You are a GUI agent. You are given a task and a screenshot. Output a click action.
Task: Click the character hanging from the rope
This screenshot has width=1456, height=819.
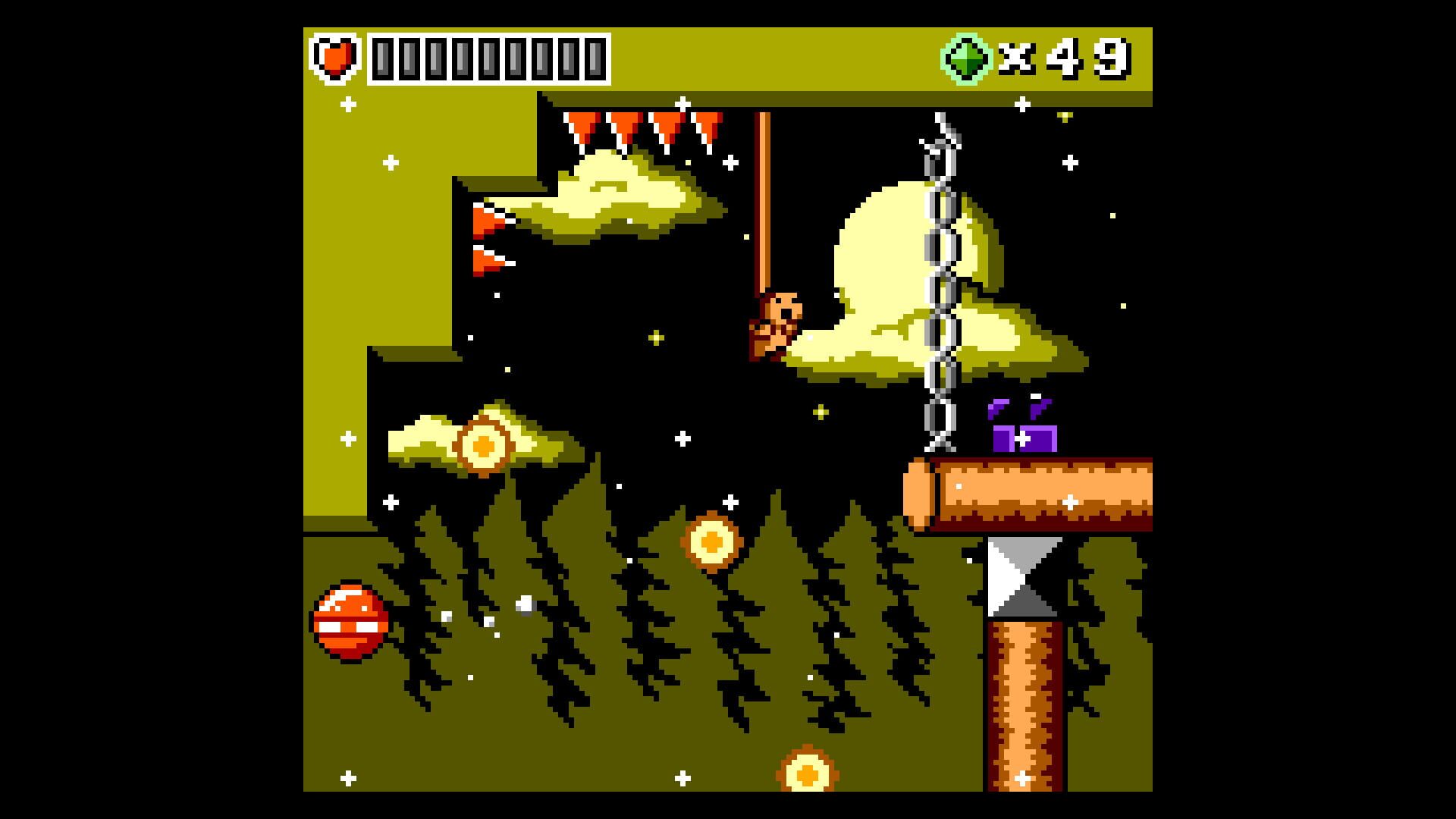pos(773,322)
